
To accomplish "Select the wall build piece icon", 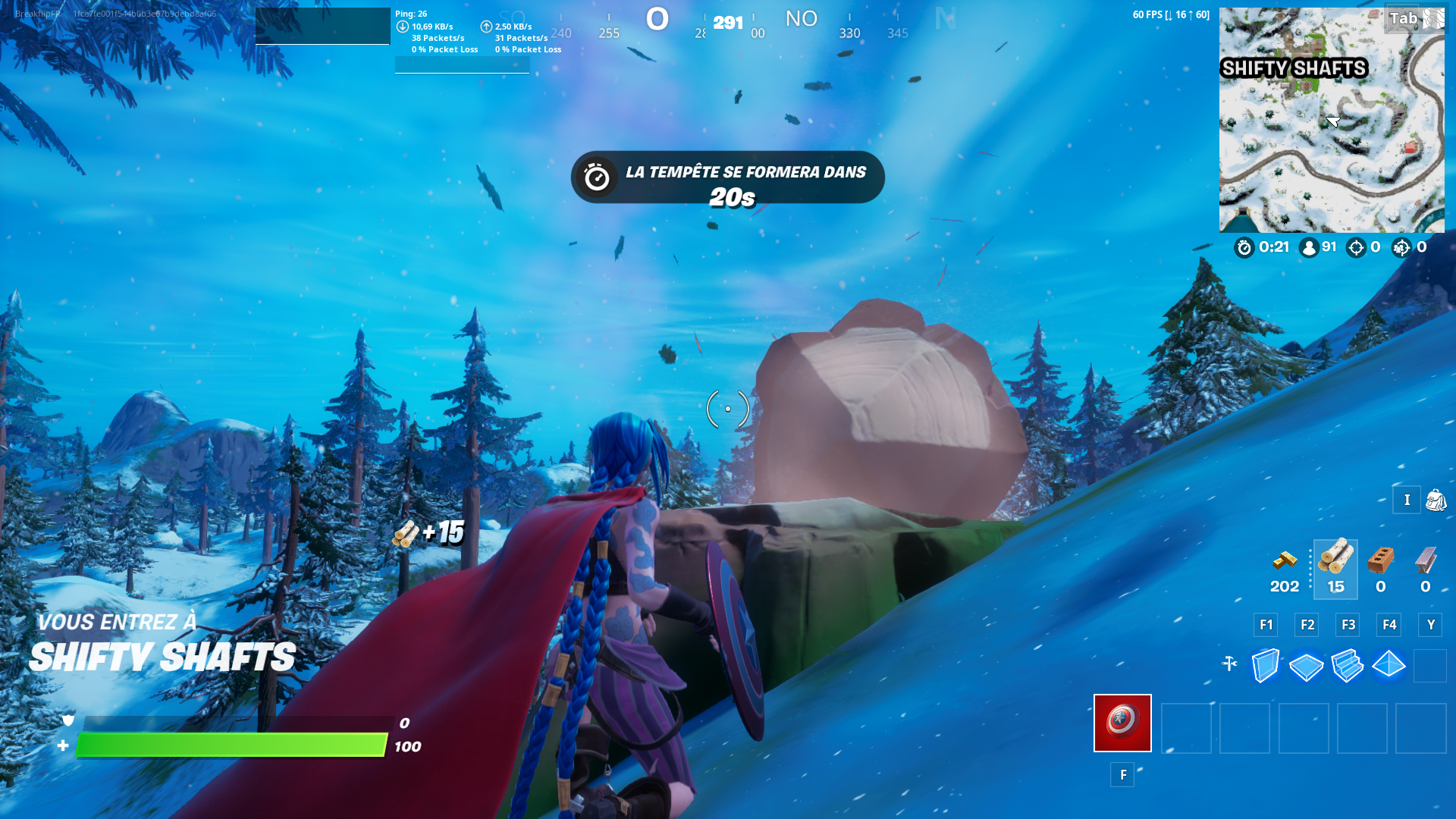I will point(1264,665).
